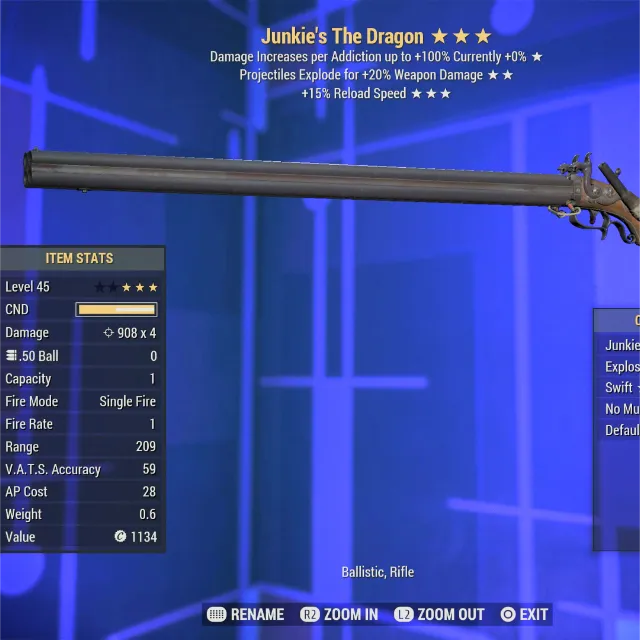This screenshot has width=640, height=640.
Task: Exit the weapon inspect screen
Action: [524, 614]
